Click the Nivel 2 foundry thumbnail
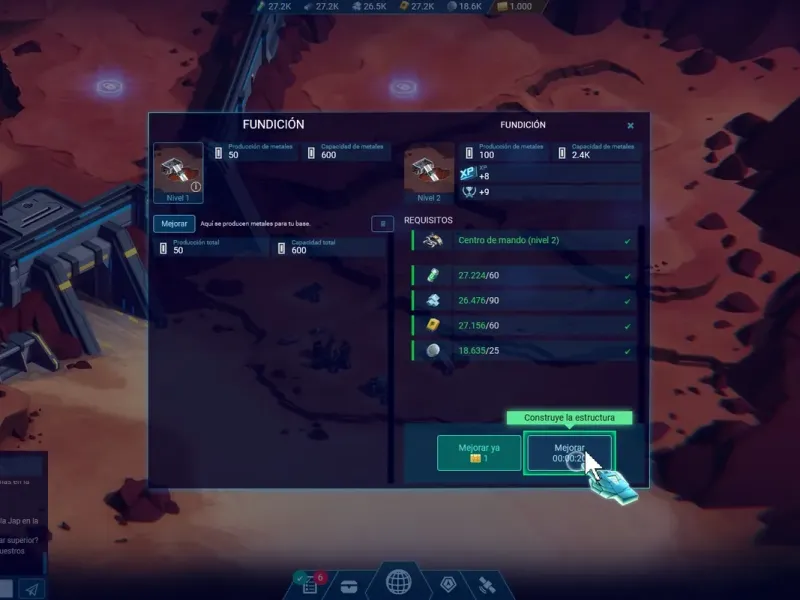800x600 pixels. pos(429,171)
